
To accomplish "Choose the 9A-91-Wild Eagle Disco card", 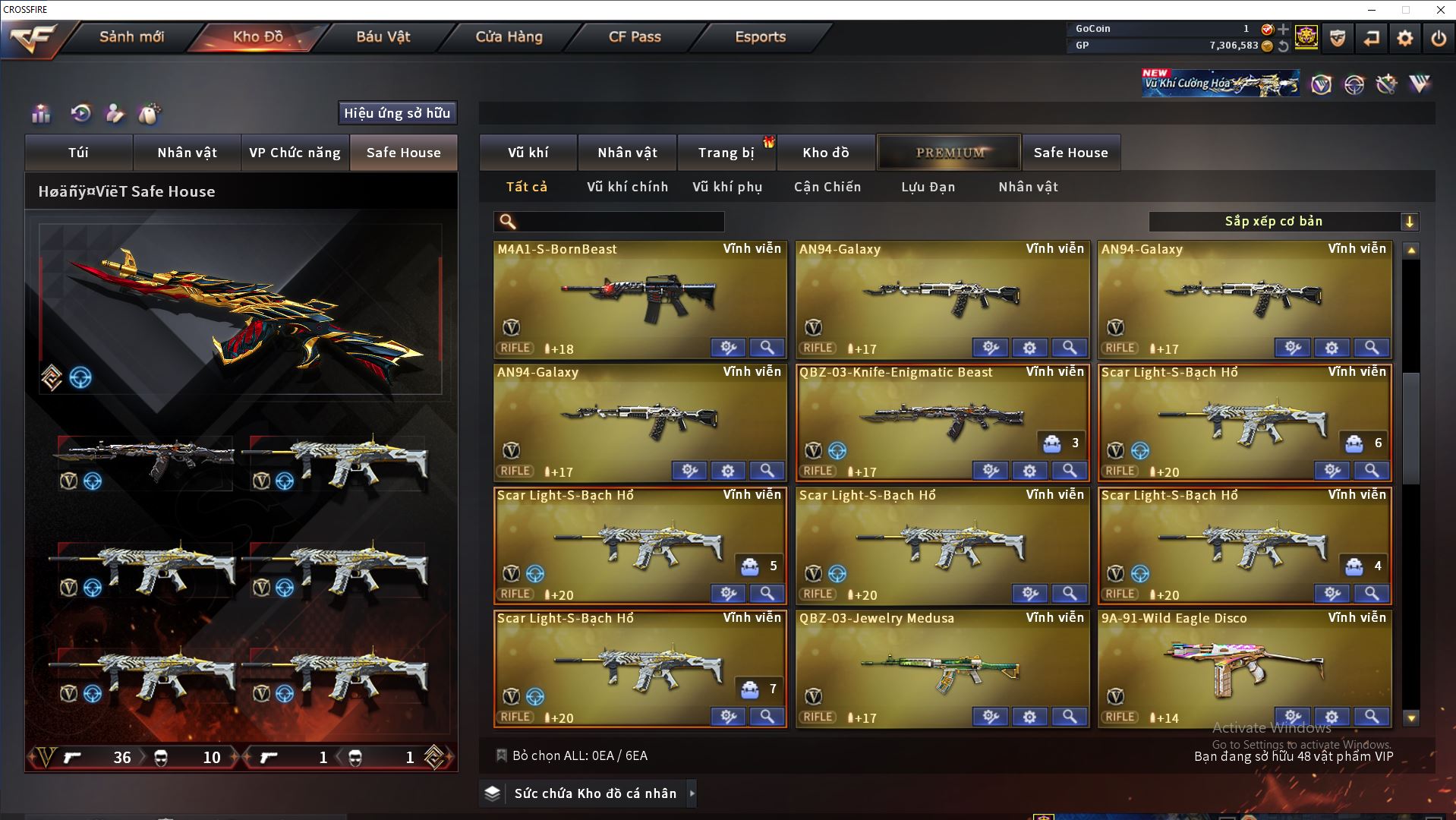I will click(x=1244, y=664).
